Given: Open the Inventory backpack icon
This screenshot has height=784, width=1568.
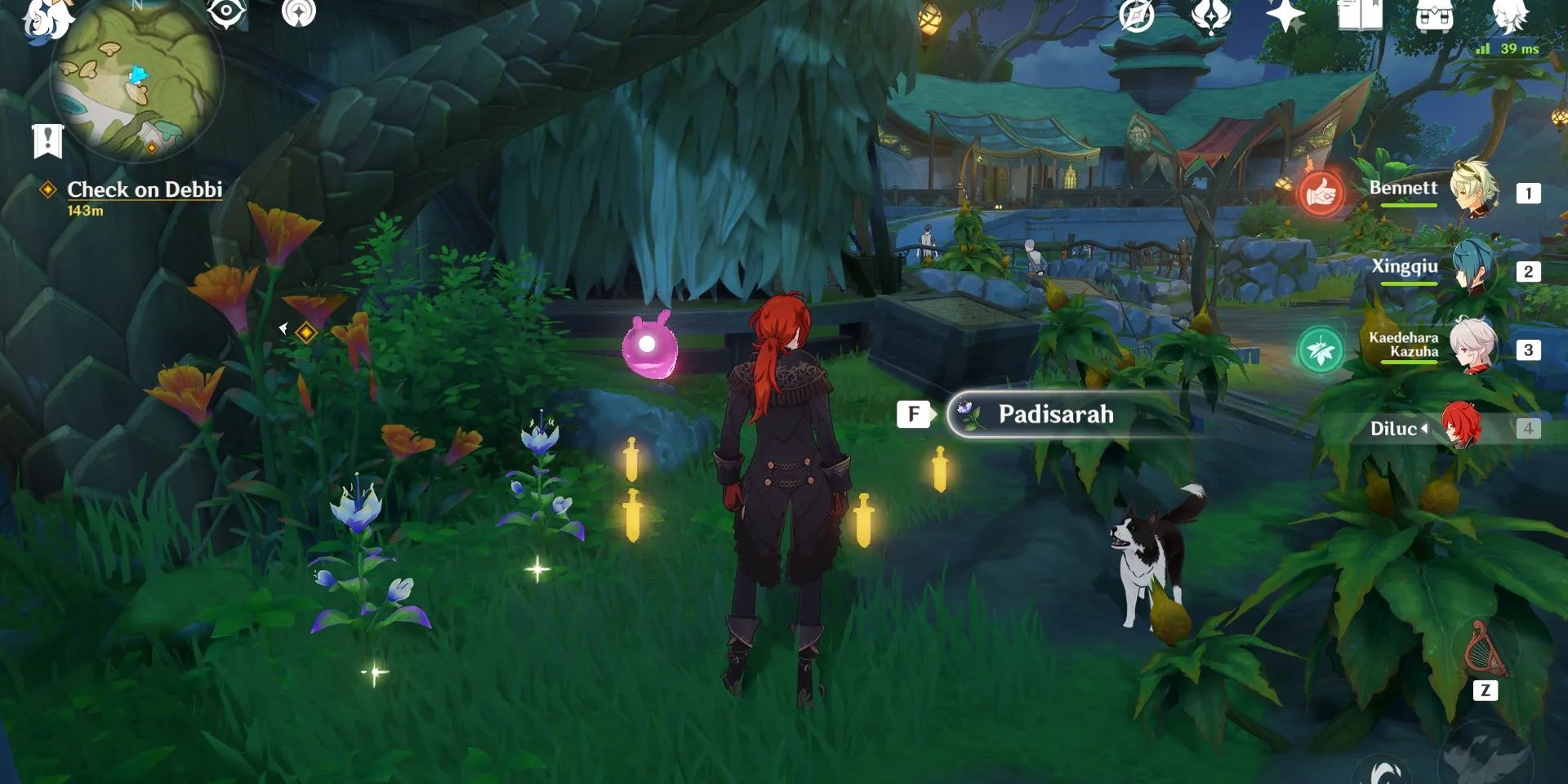Looking at the screenshot, I should 1435,15.
